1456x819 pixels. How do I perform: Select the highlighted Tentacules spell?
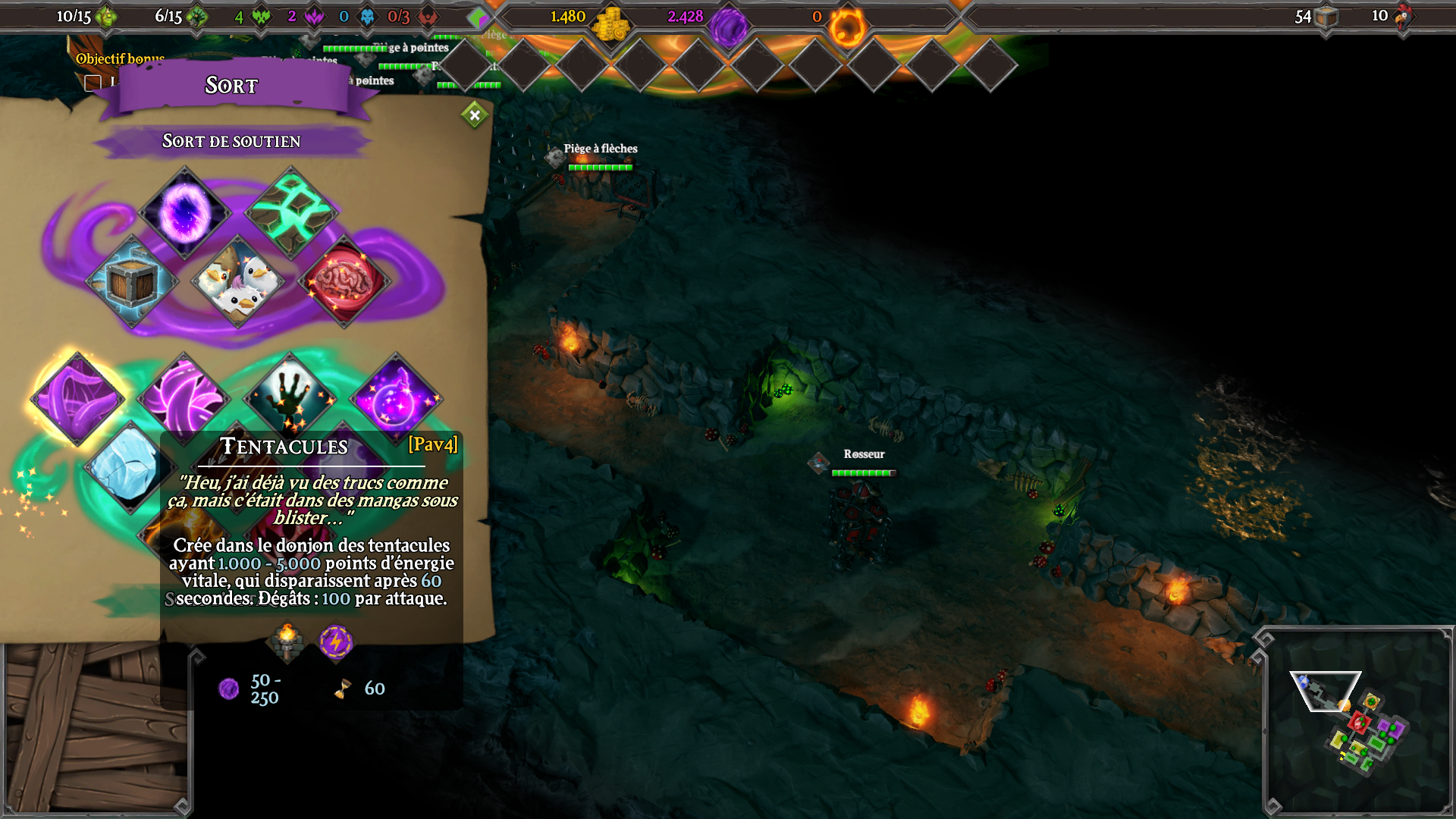[x=77, y=397]
